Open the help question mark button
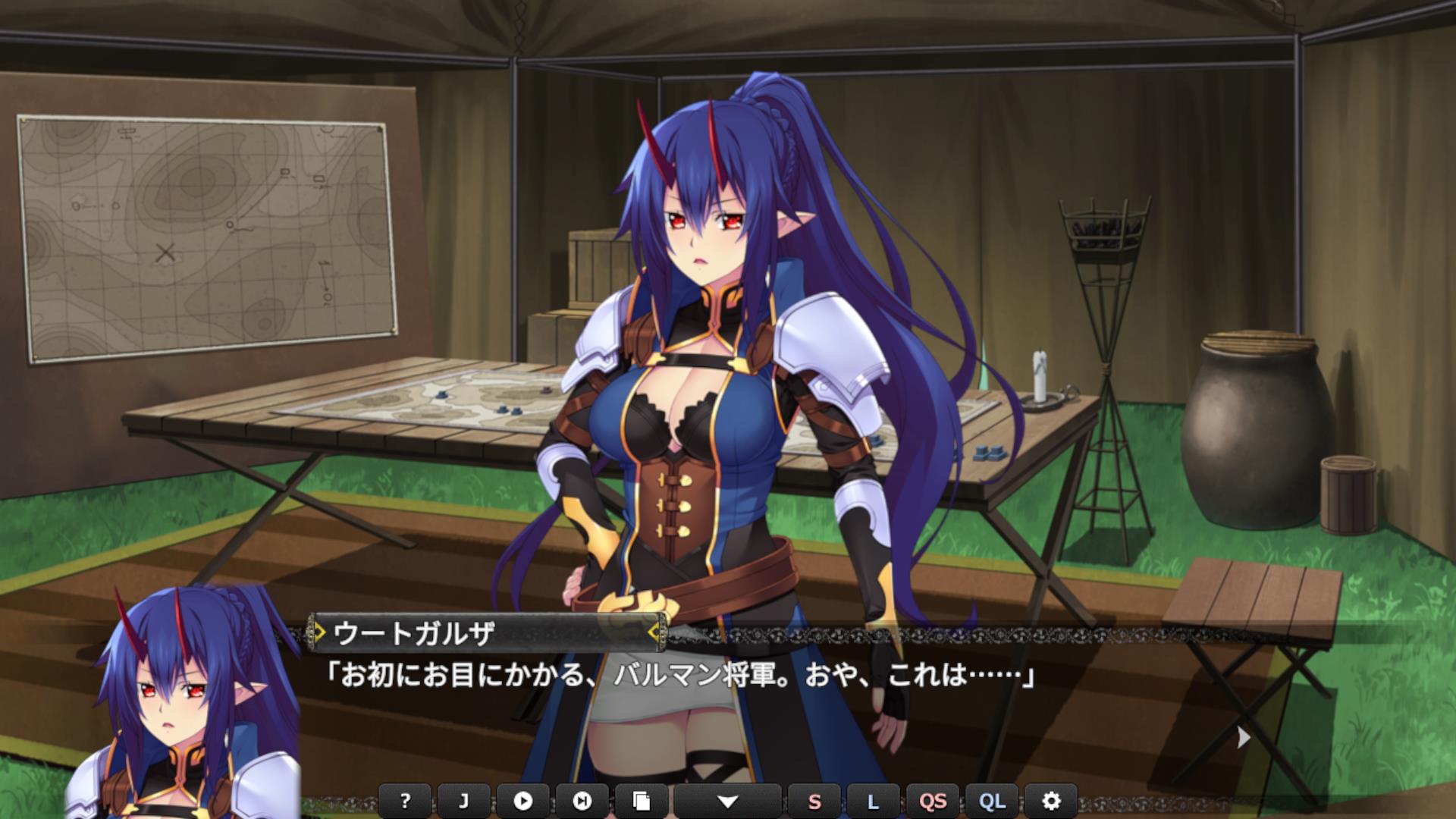The width and height of the screenshot is (1456, 819). 405,801
